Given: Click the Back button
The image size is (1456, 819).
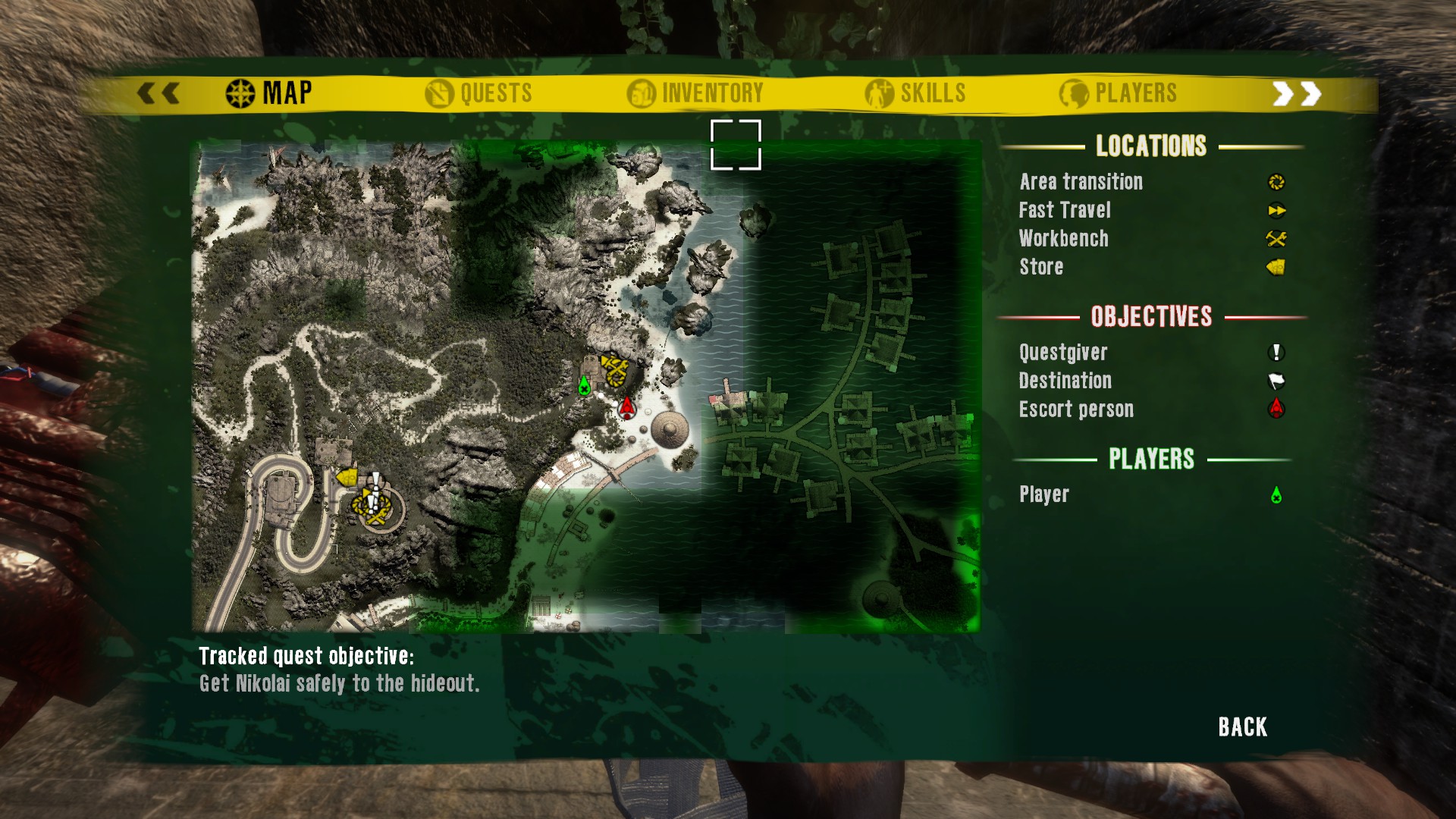Looking at the screenshot, I should 1241,726.
